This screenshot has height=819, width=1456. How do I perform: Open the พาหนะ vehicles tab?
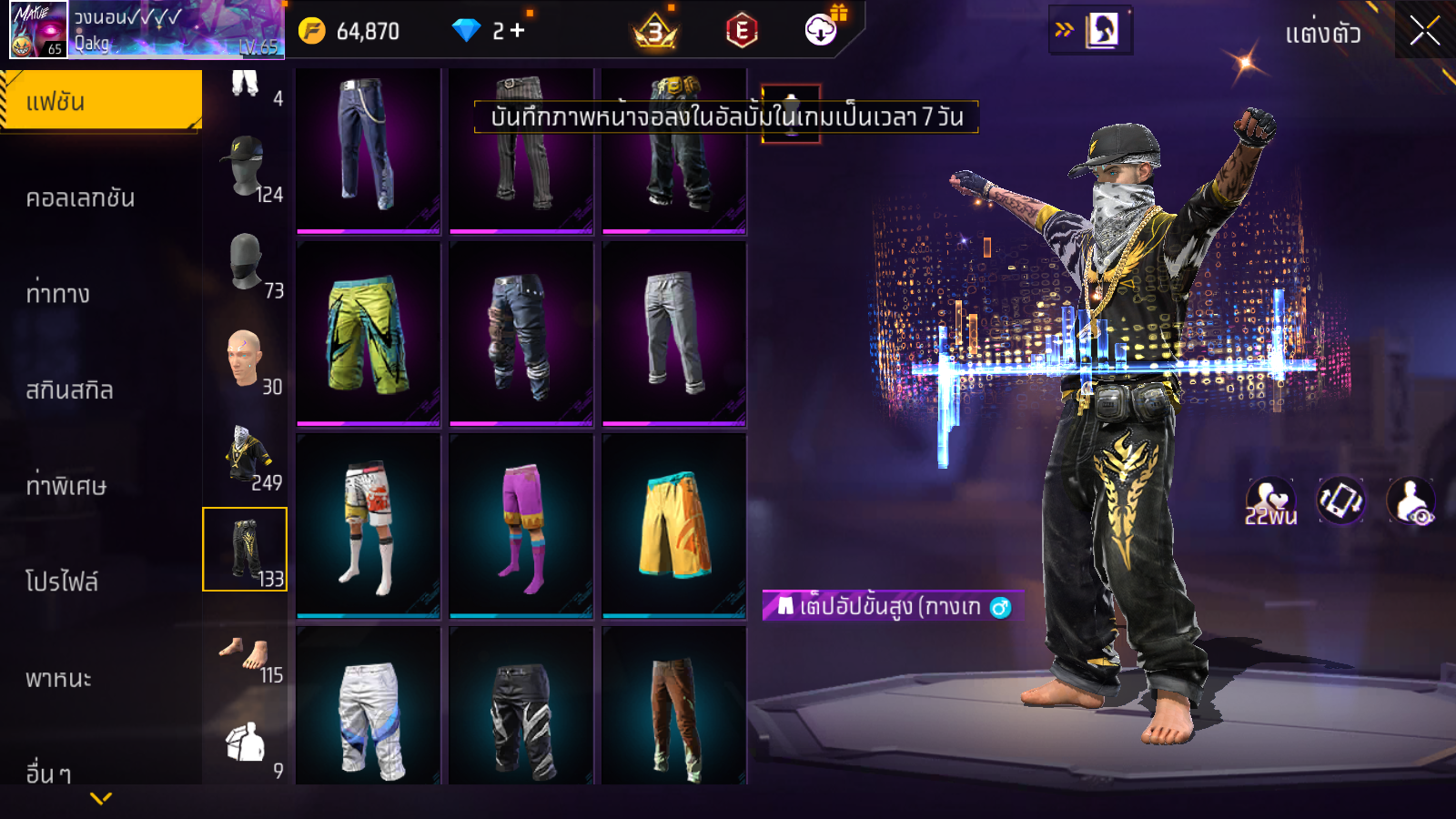tap(59, 678)
